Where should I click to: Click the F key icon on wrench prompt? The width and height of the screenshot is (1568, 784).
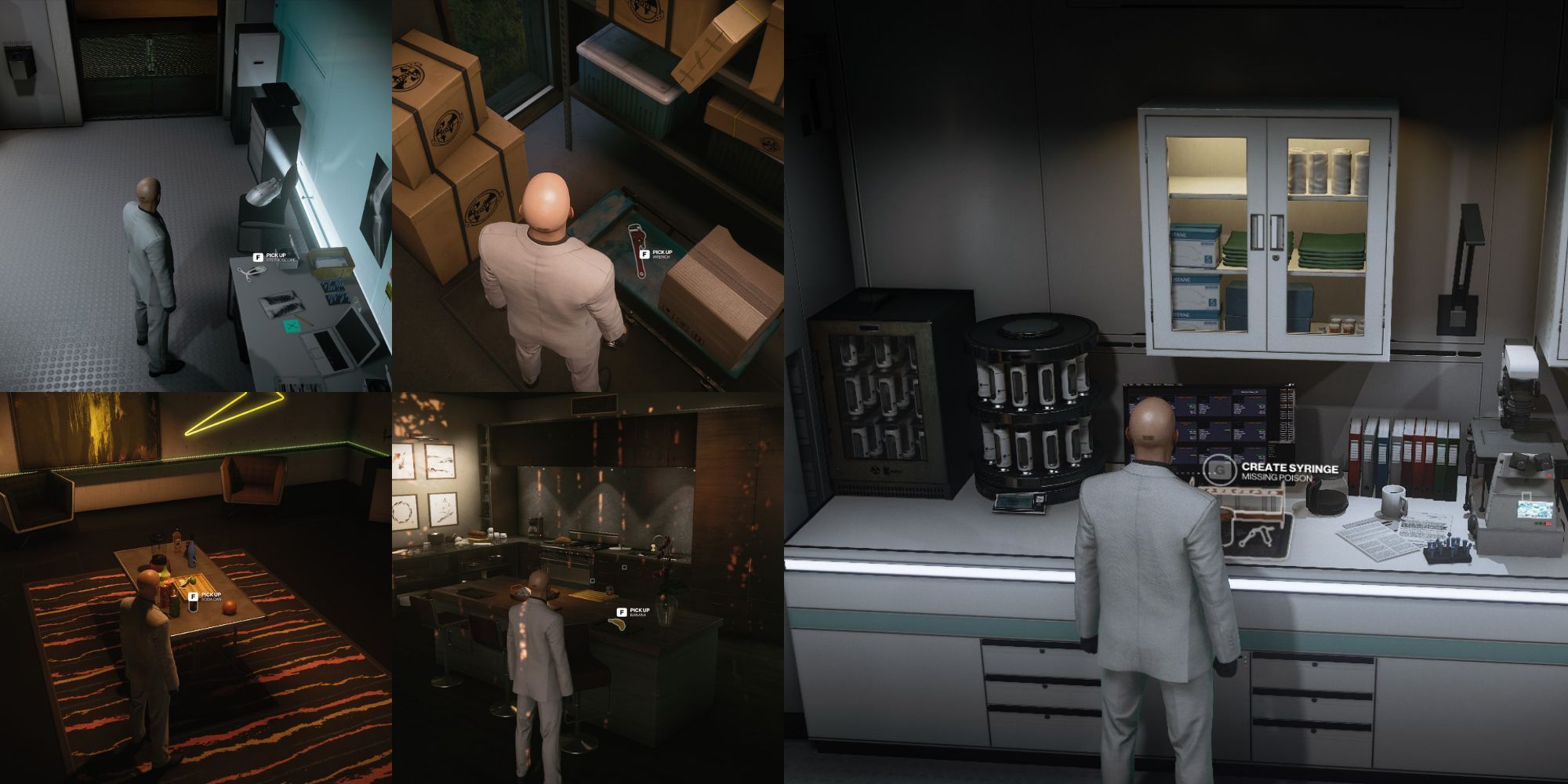pyautogui.click(x=645, y=255)
